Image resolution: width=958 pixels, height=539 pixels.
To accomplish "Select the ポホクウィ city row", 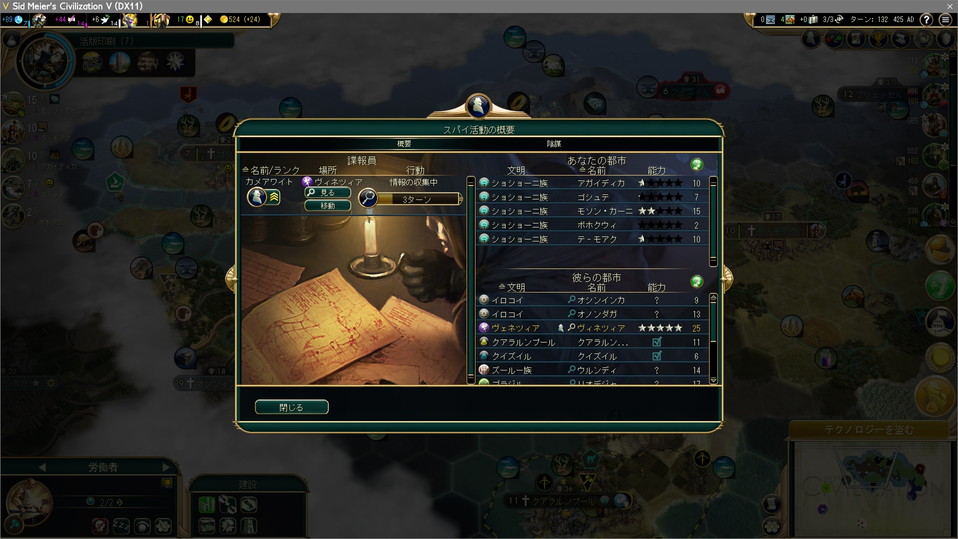I will [592, 225].
